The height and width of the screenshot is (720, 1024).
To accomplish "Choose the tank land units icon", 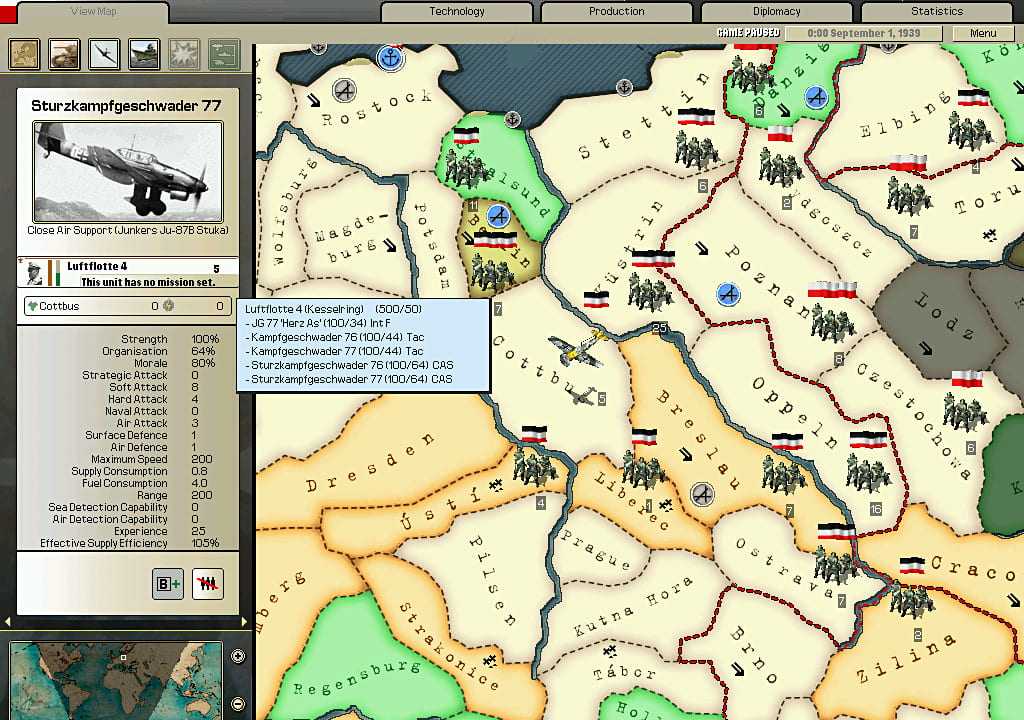I will pos(64,53).
